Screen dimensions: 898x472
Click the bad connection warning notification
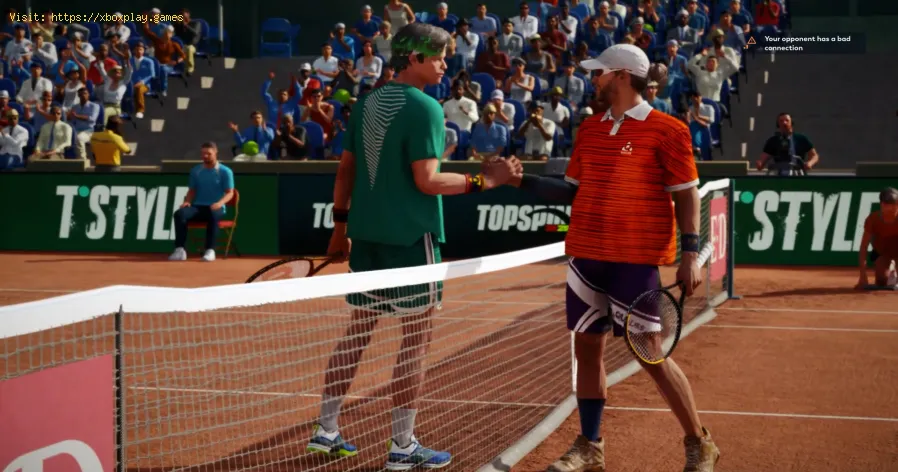pyautogui.click(x=803, y=42)
